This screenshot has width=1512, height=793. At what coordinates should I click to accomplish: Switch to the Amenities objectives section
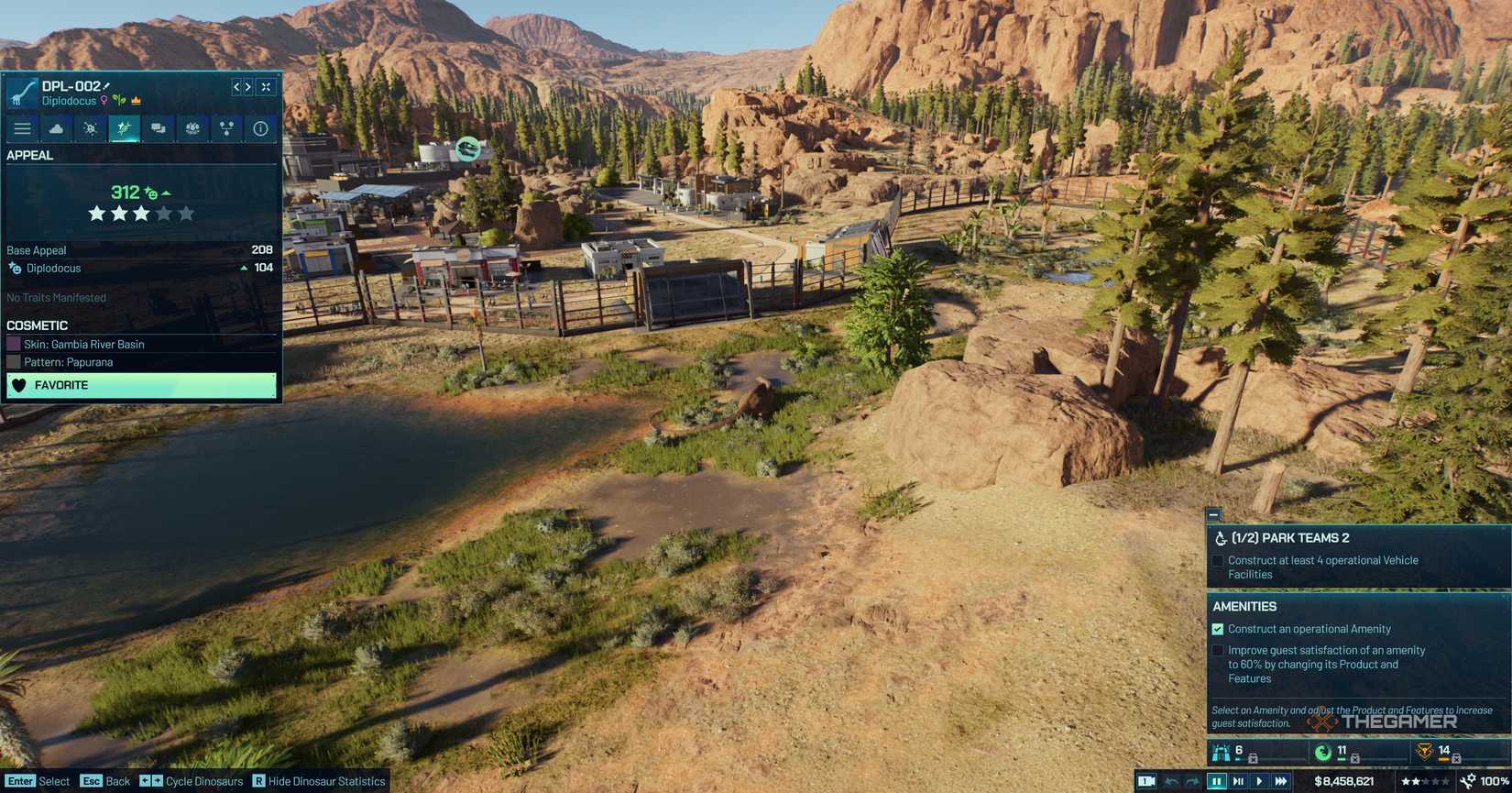(1244, 606)
